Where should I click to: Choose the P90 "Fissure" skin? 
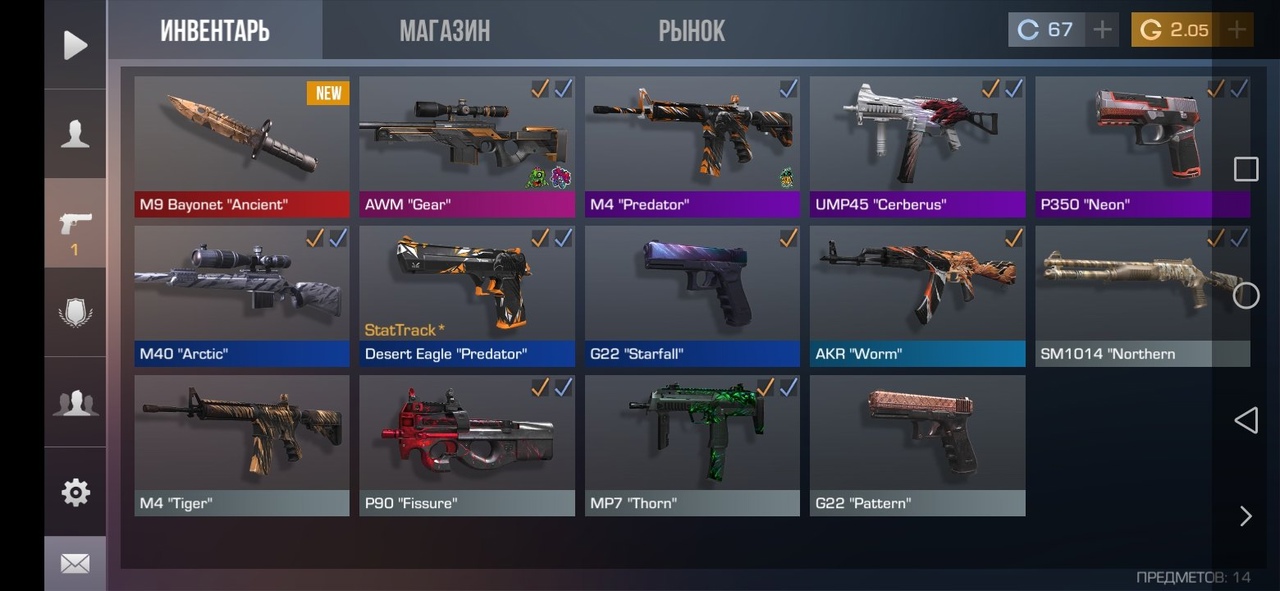[467, 445]
